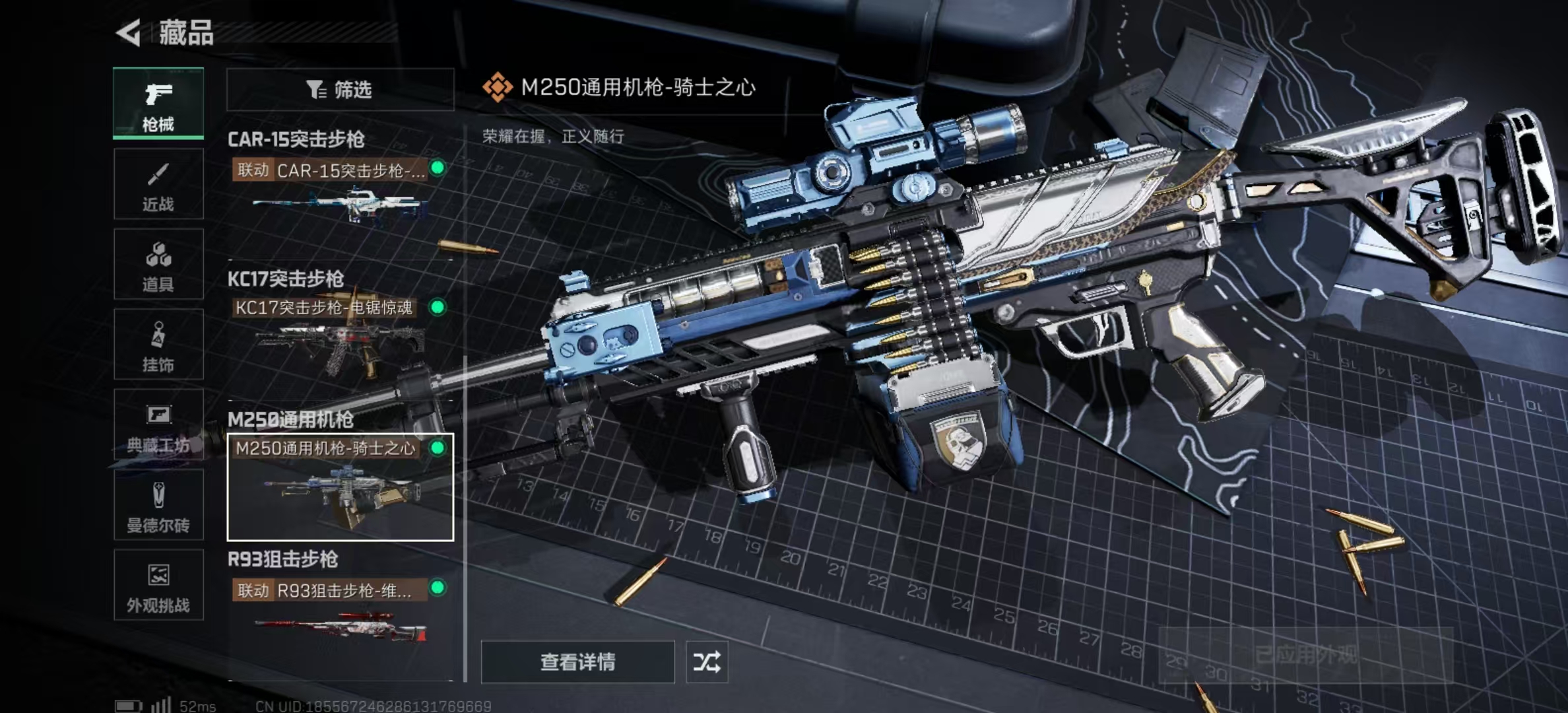Click the 查看详情 view details button
This screenshot has height=713, width=1568.
577,662
